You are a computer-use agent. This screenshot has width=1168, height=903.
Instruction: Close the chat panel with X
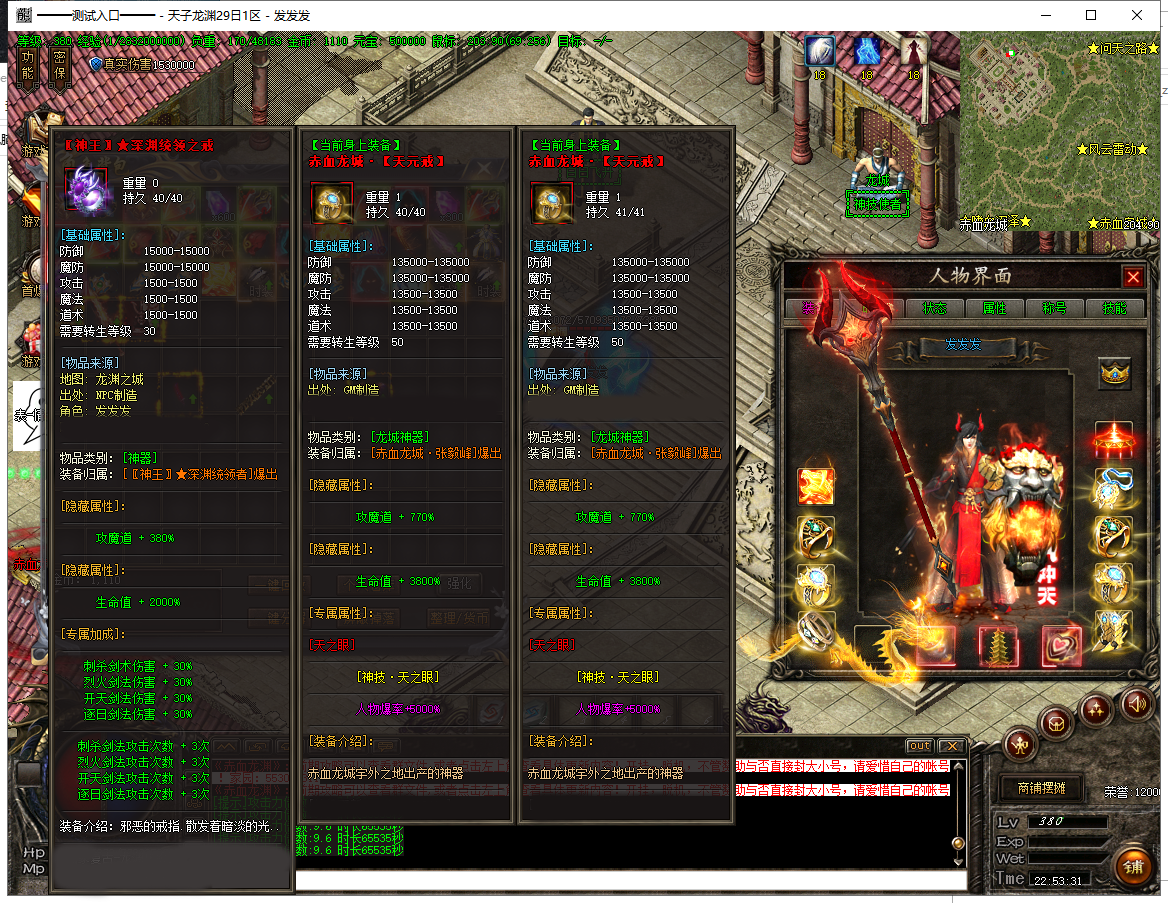[952, 746]
